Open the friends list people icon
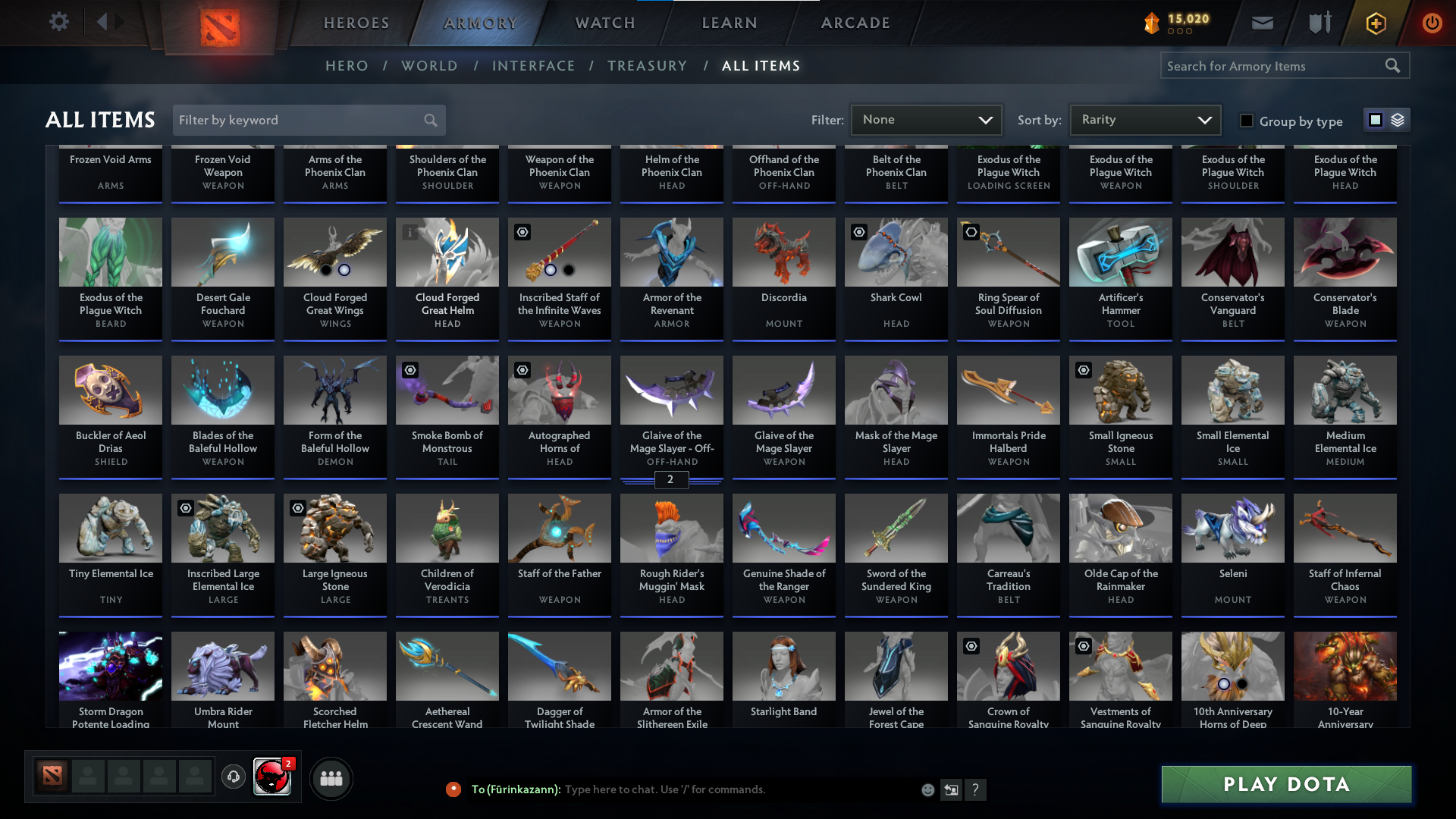1456x819 pixels. pyautogui.click(x=331, y=778)
